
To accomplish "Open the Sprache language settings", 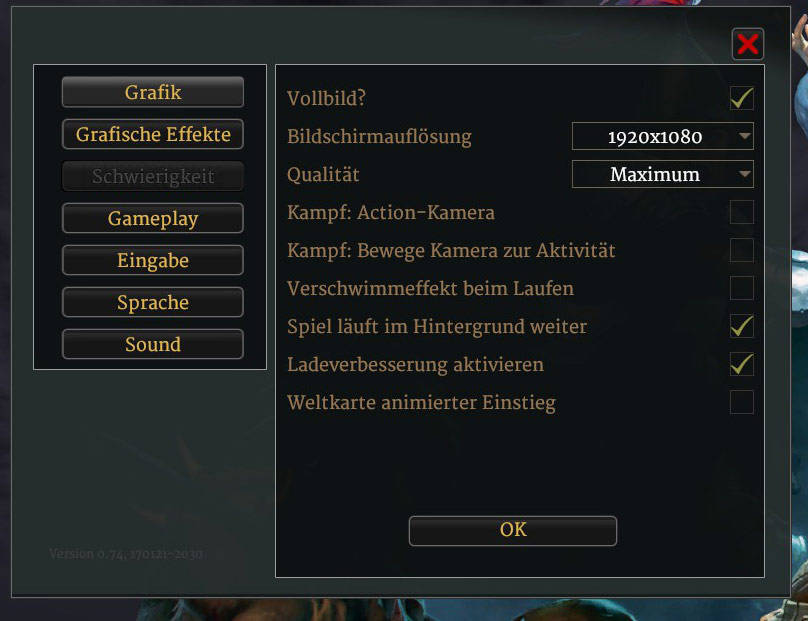I will point(153,302).
